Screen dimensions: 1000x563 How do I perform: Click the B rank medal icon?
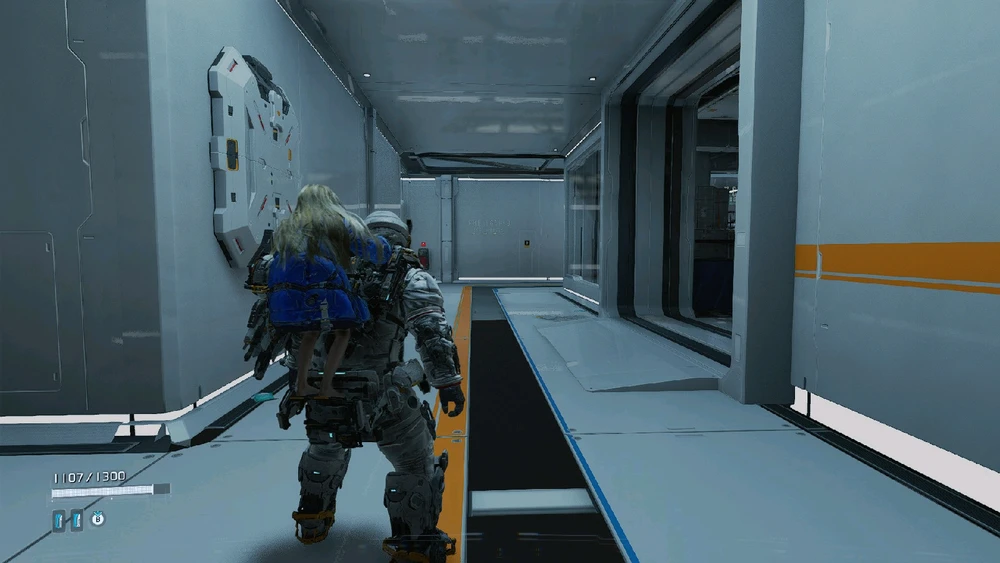[x=99, y=518]
